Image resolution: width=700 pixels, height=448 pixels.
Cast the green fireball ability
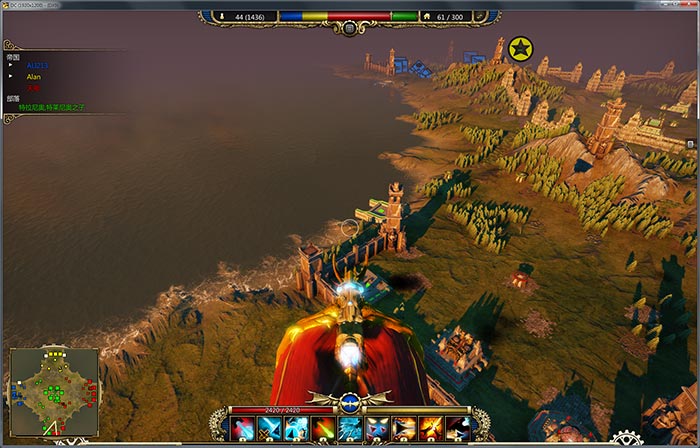tap(323, 429)
